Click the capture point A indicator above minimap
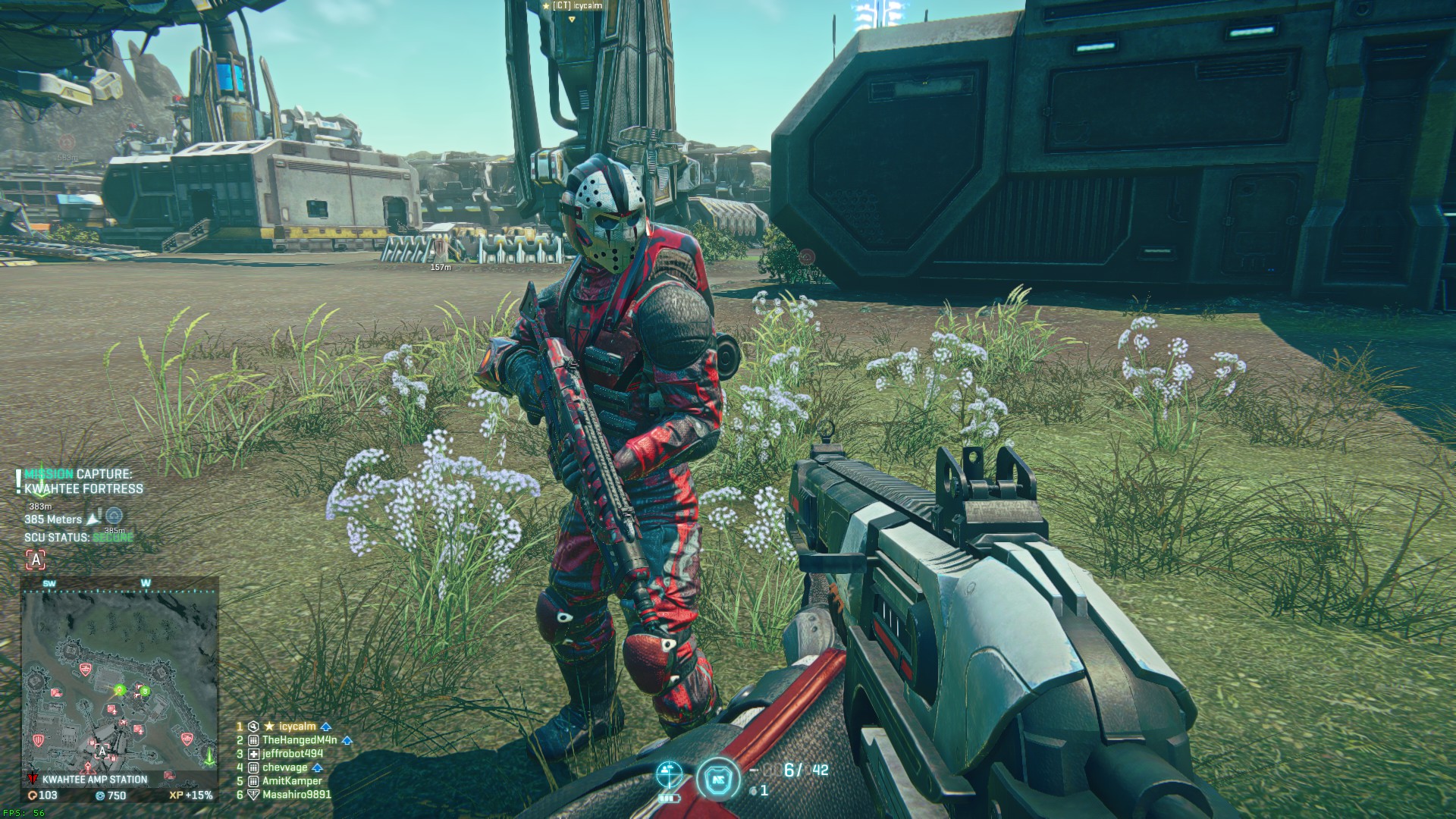This screenshot has height=819, width=1456. click(x=36, y=560)
